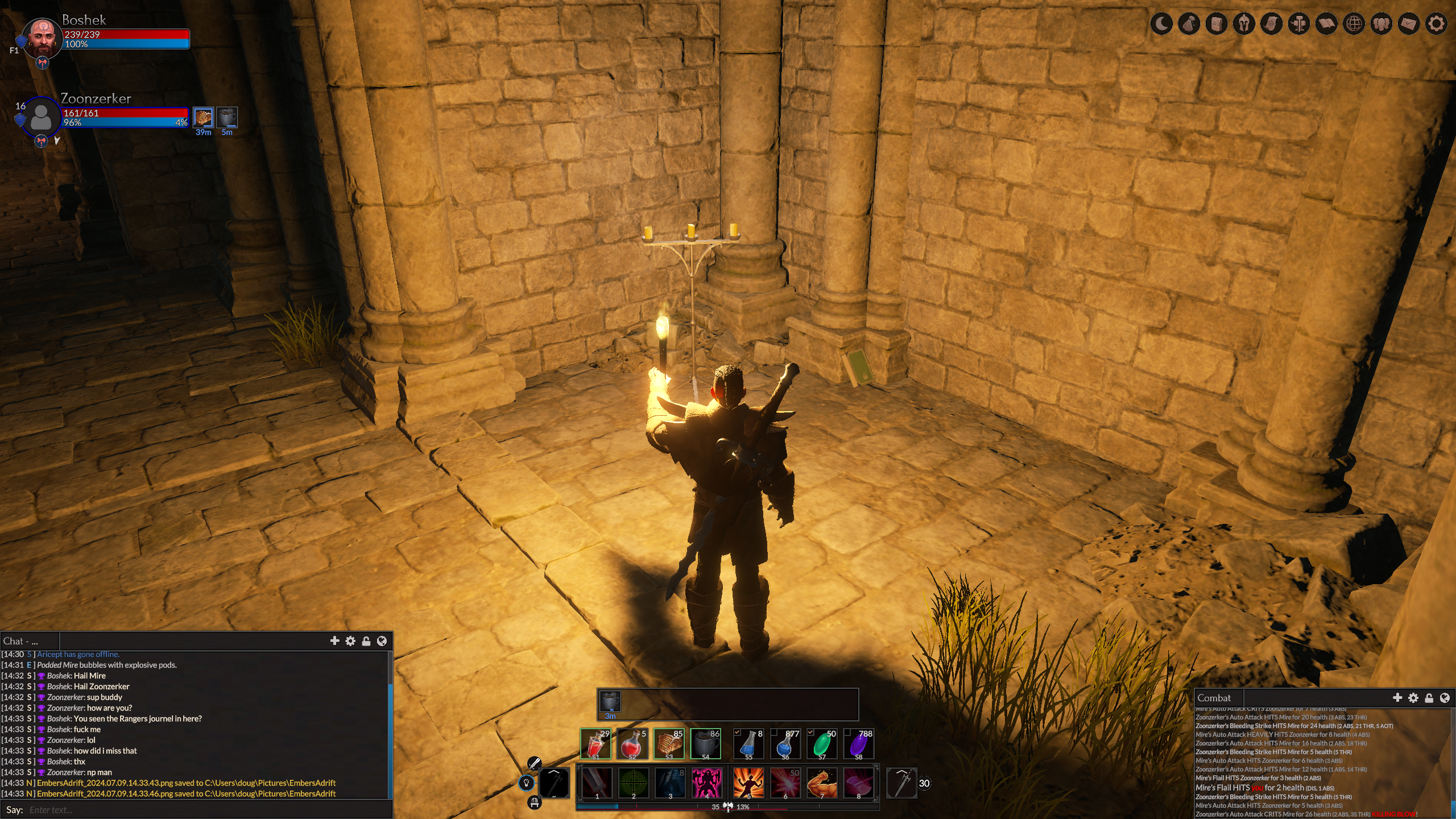1456x819 pixels.
Task: Select the green gem consumable in slot S7
Action: (x=822, y=744)
